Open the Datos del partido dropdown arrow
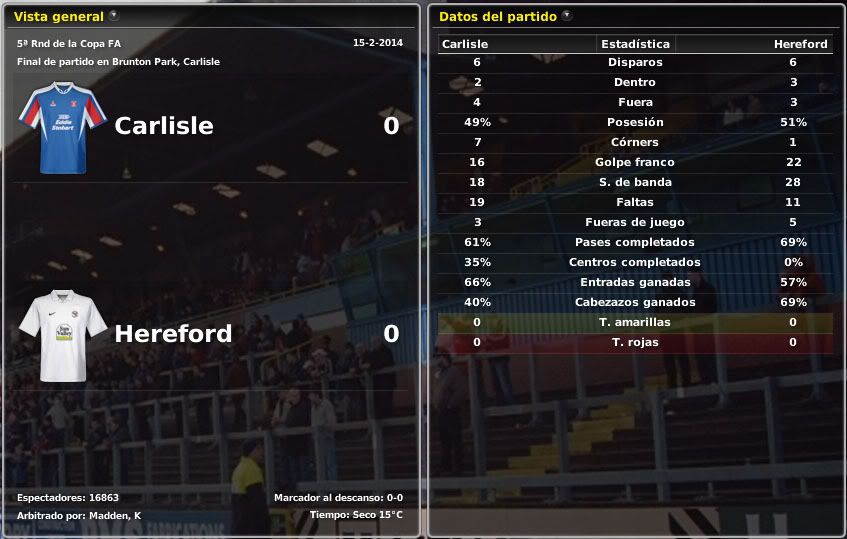847x539 pixels. (567, 16)
